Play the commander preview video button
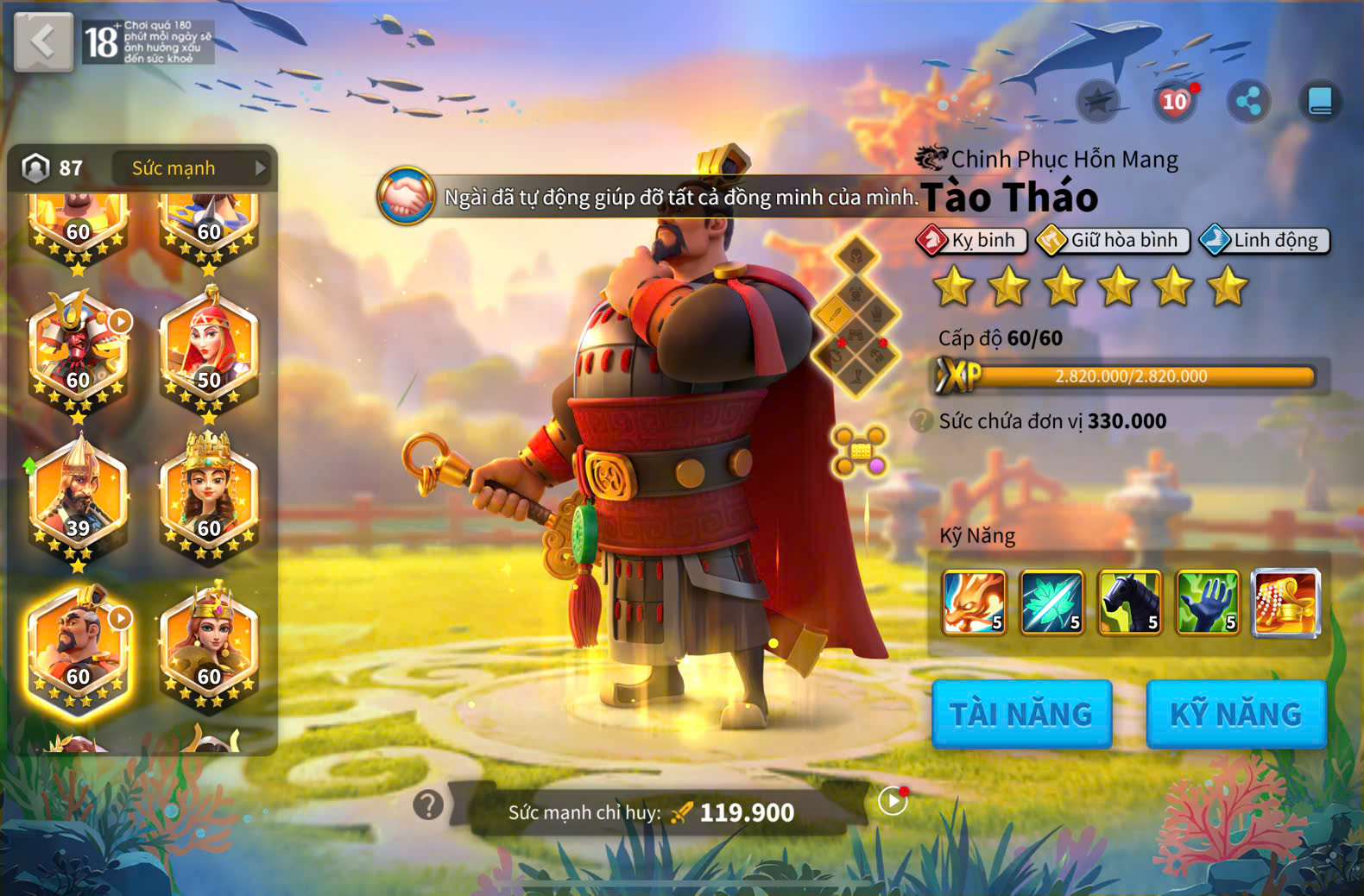1364x896 pixels. [893, 801]
